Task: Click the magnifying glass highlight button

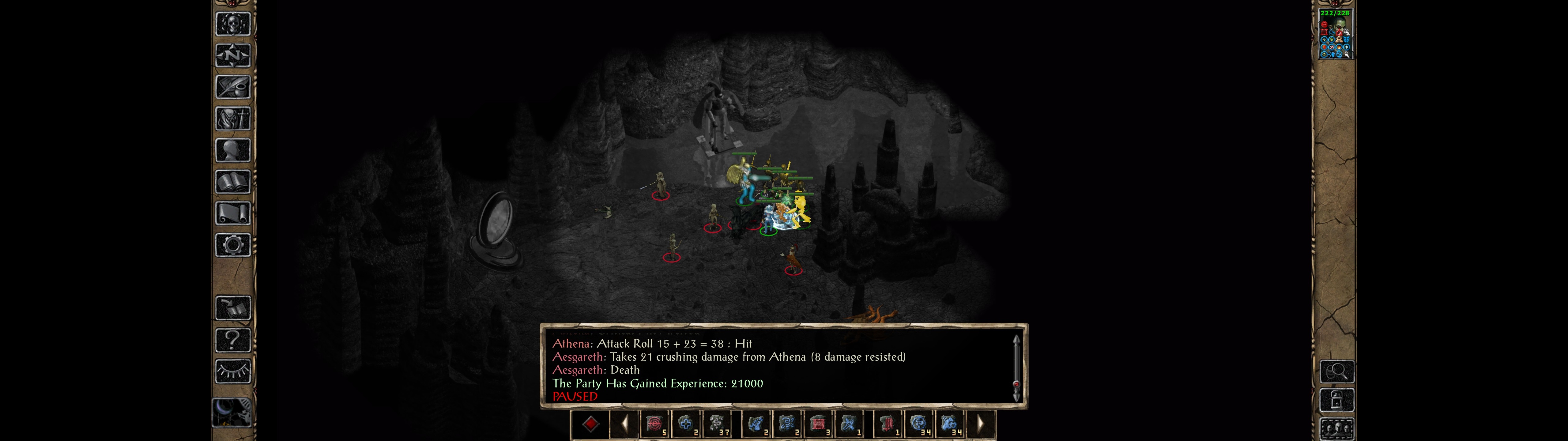Action: (1337, 371)
